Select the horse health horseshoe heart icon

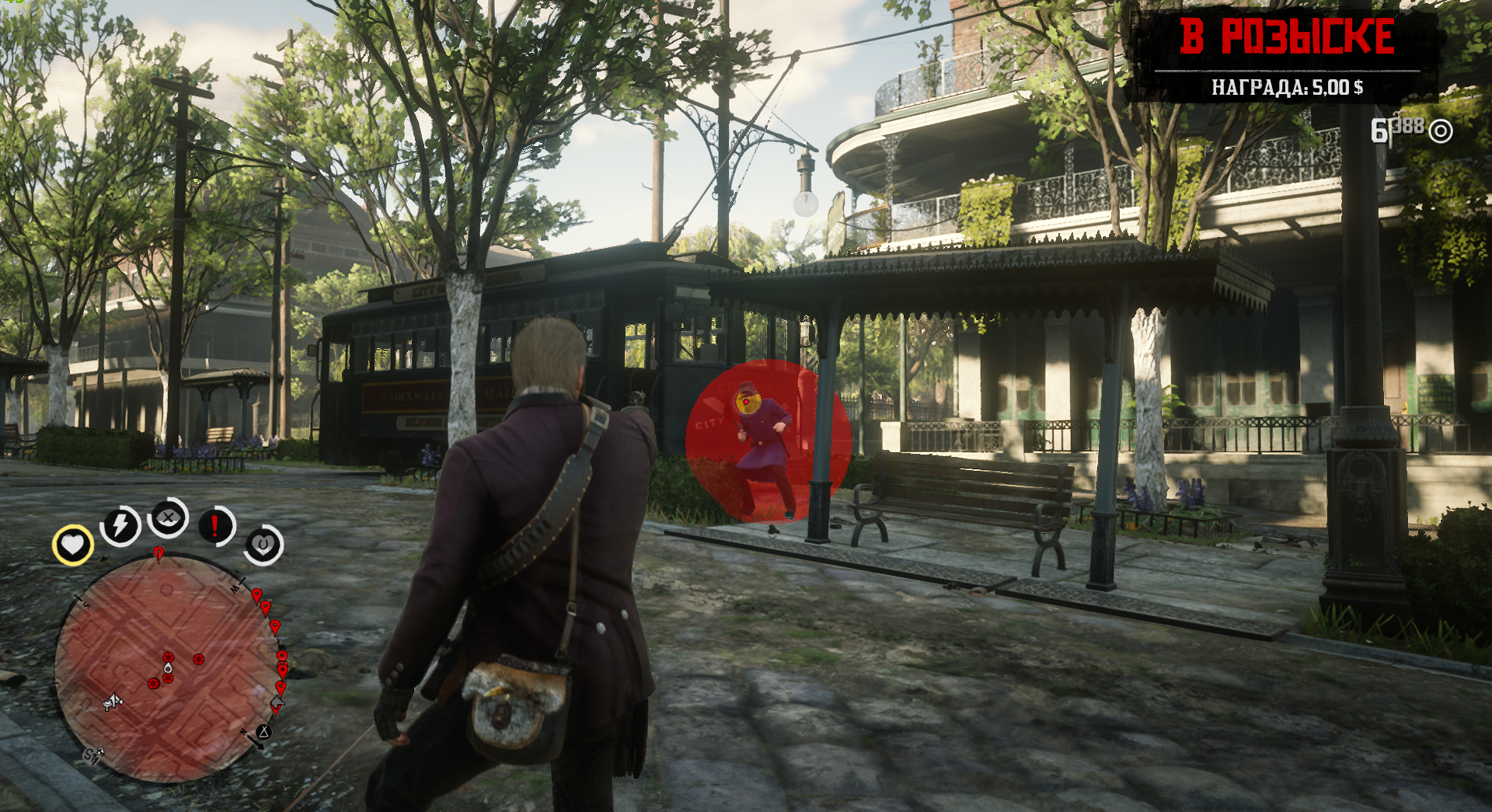tap(263, 542)
